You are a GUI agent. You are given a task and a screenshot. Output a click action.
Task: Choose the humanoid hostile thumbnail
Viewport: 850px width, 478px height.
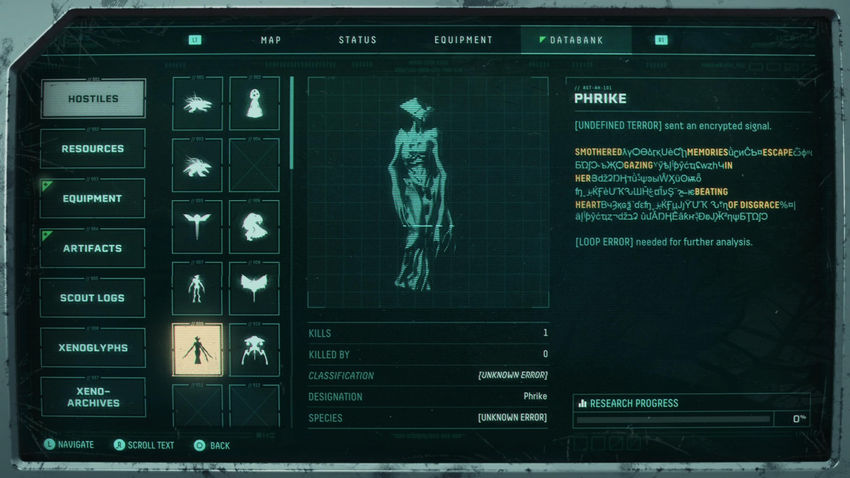[x=197, y=288]
